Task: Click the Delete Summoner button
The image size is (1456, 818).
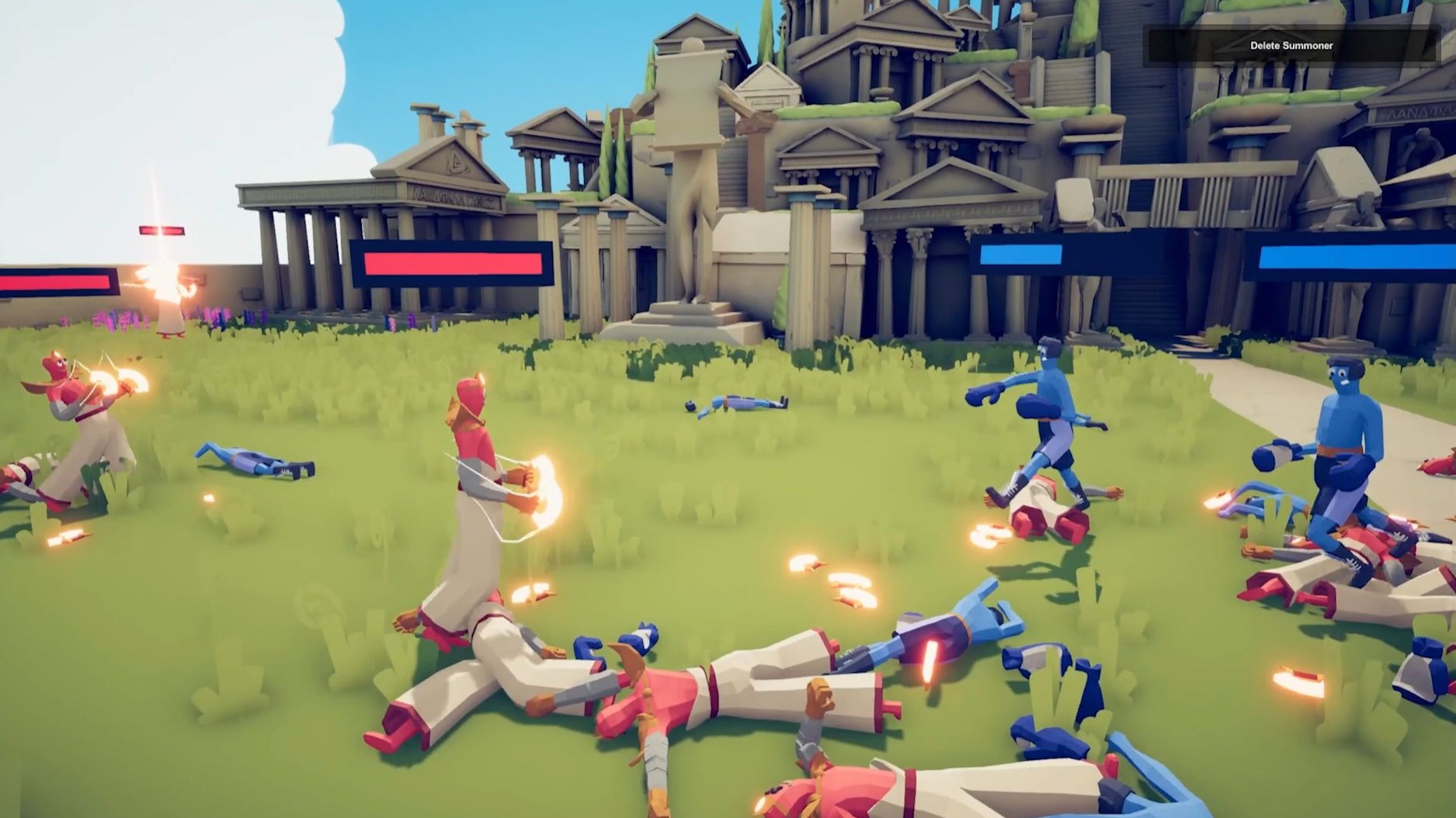Action: pyautogui.click(x=1291, y=46)
